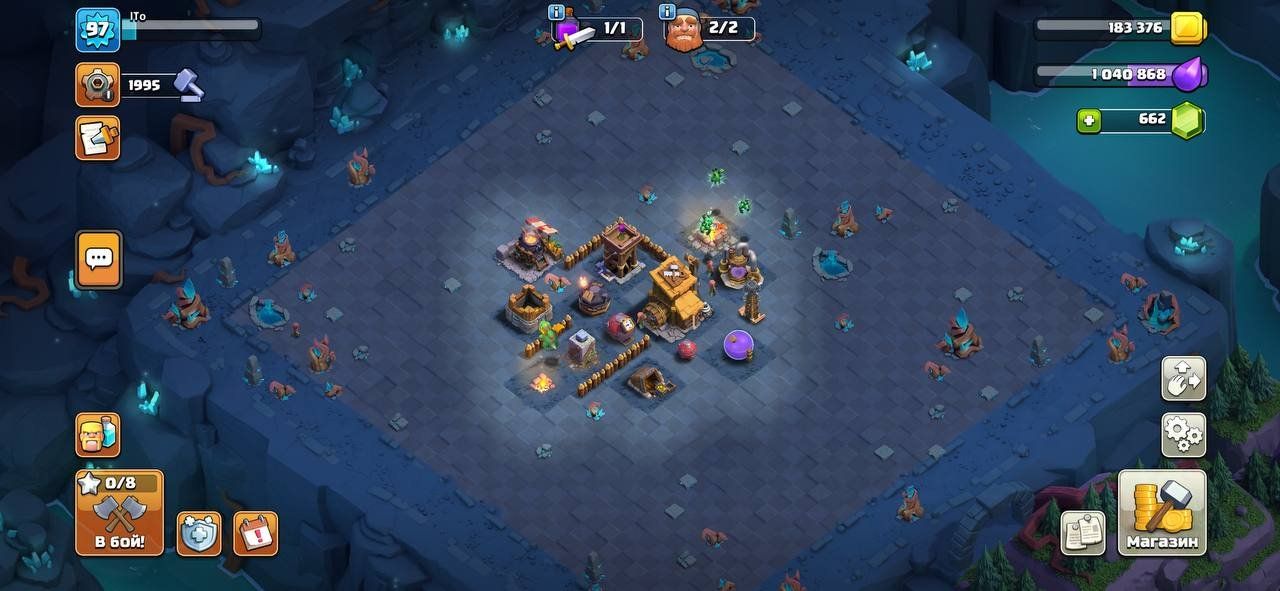Image resolution: width=1280 pixels, height=591 pixels.
Task: Open the pinned notes icon beside the shop
Action: click(x=1083, y=533)
